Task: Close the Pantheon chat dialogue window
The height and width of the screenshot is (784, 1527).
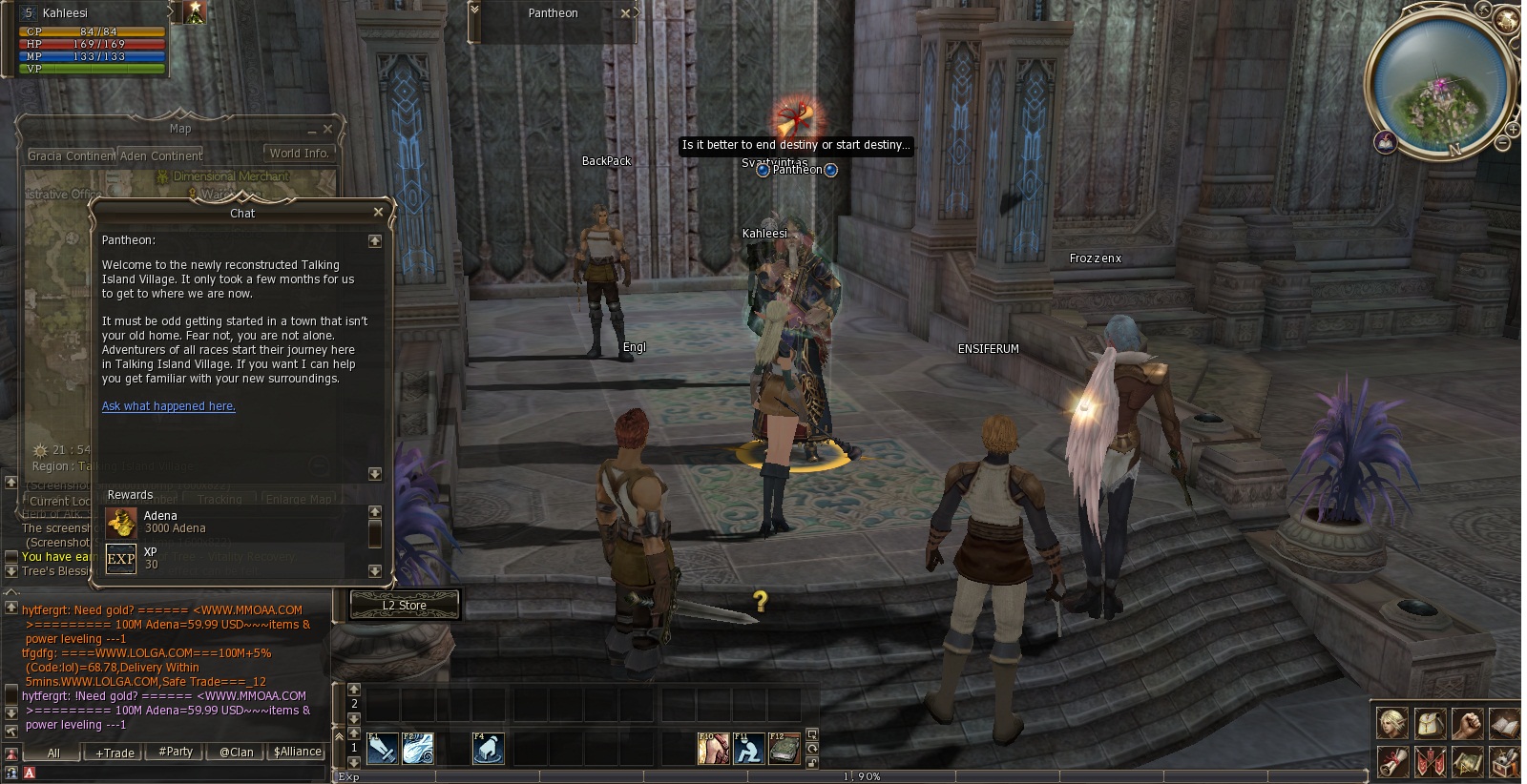Action: (378, 213)
